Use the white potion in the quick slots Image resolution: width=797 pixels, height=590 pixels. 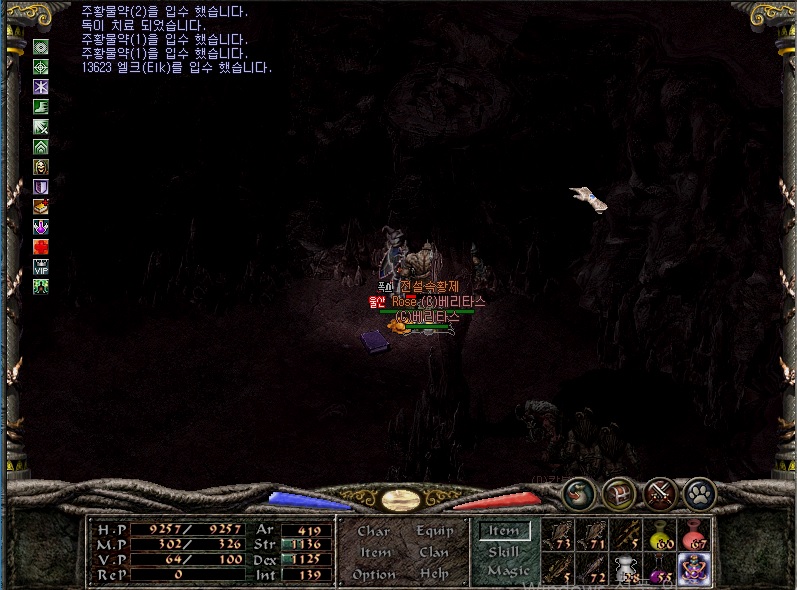click(x=626, y=569)
